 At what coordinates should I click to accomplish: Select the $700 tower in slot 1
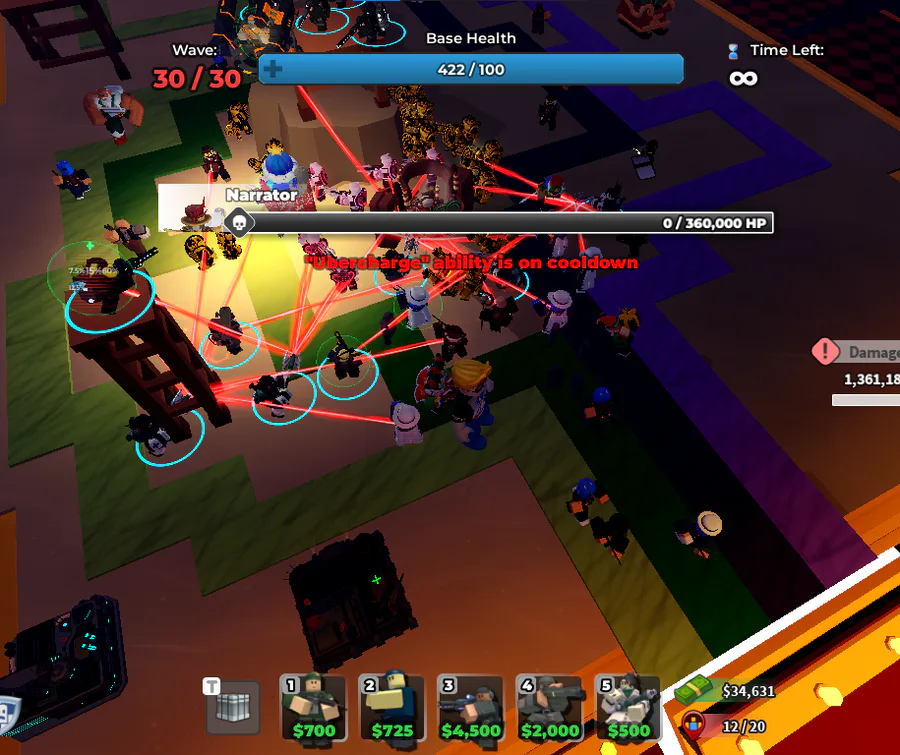pos(314,708)
